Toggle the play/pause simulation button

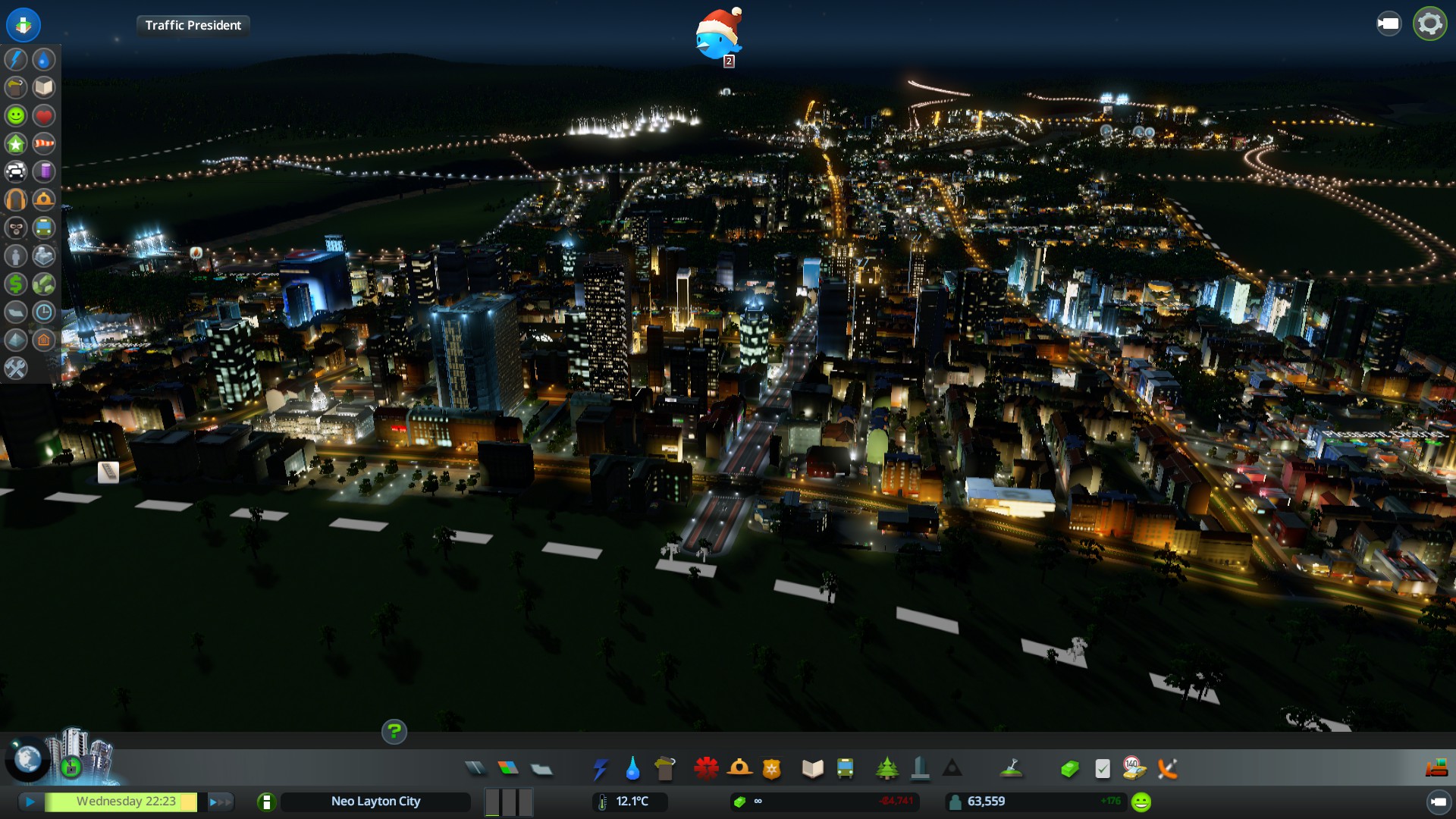[x=30, y=802]
